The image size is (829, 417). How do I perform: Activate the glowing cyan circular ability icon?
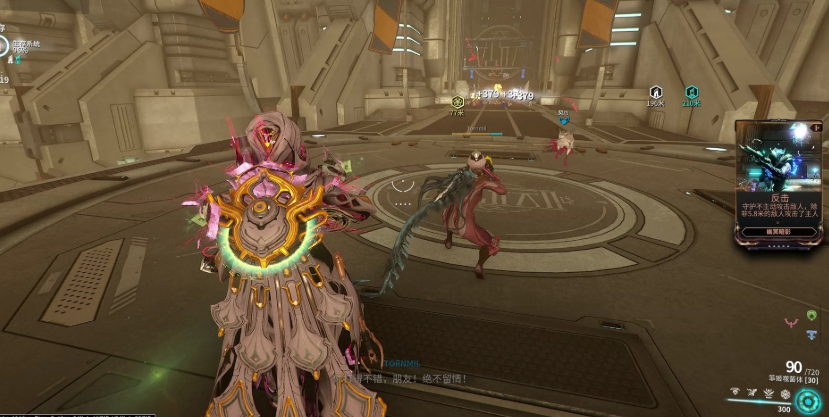click(807, 399)
